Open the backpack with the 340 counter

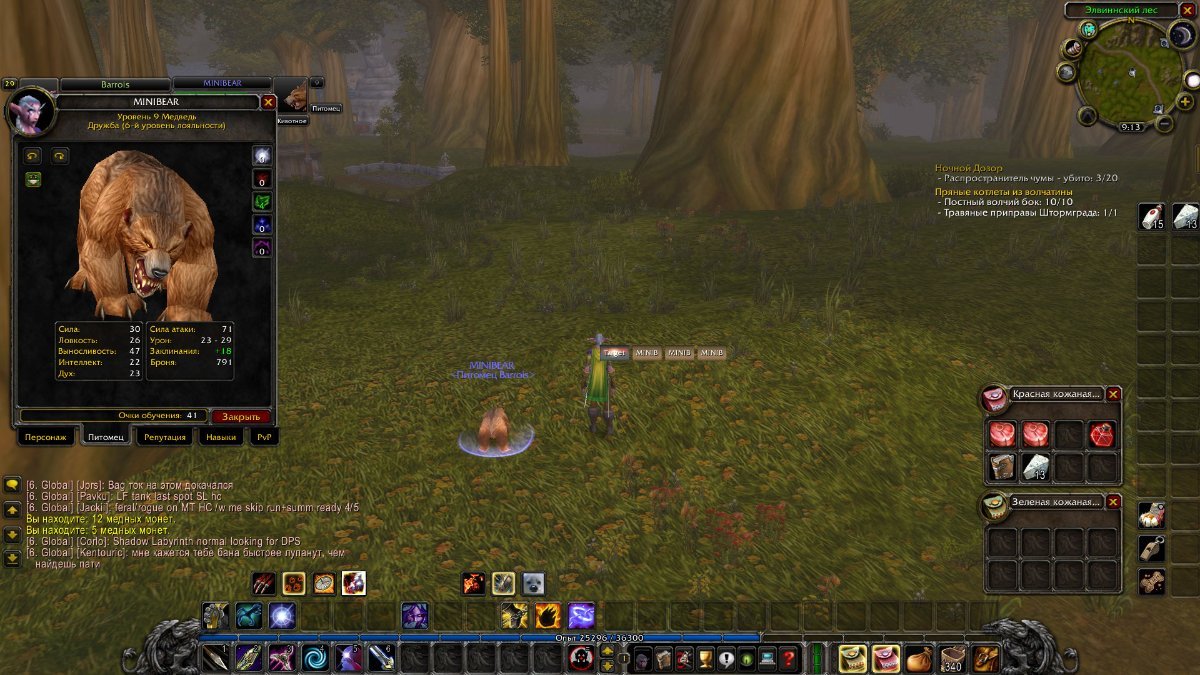pos(951,658)
